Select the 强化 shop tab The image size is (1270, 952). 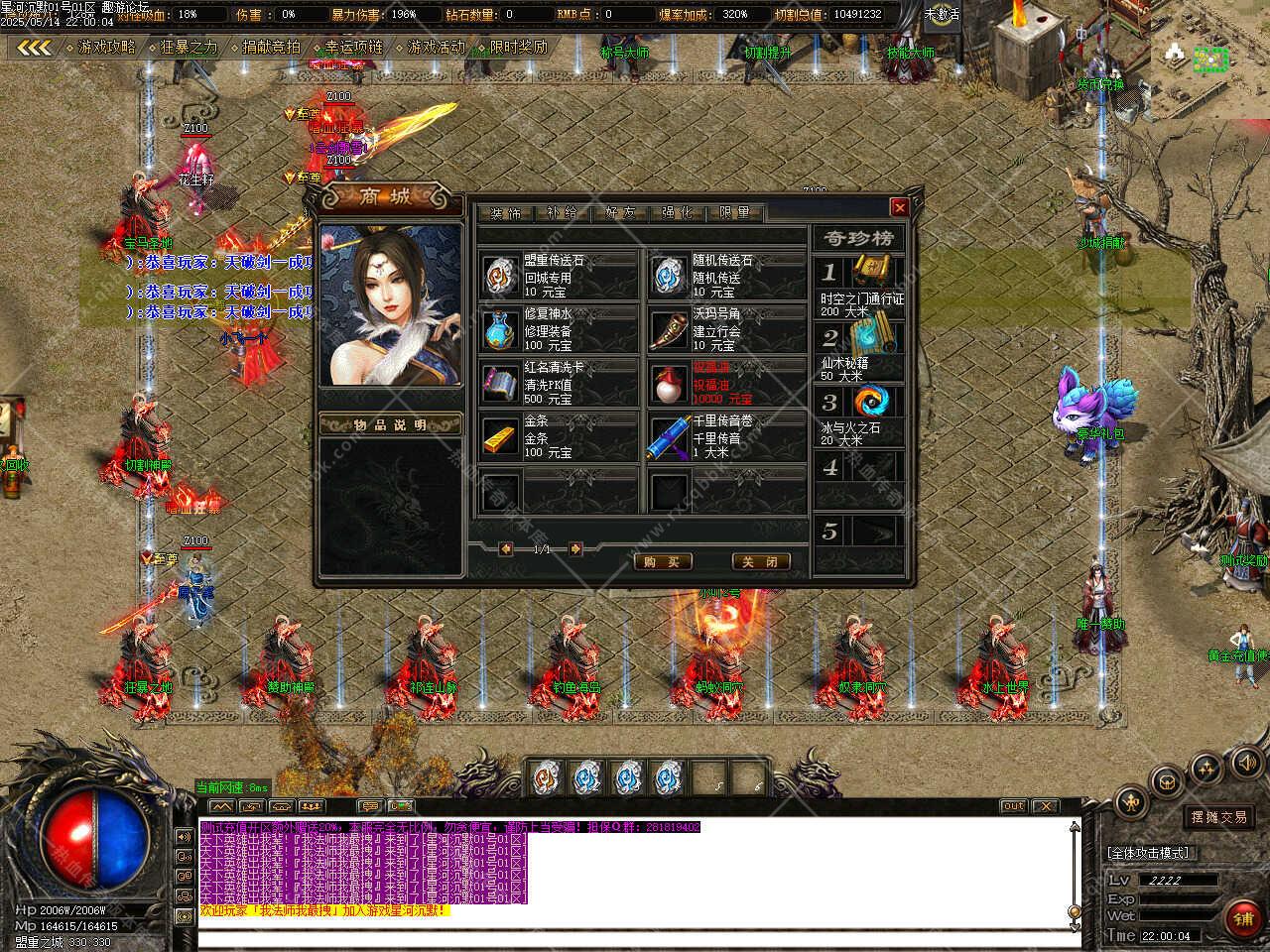coord(677,212)
